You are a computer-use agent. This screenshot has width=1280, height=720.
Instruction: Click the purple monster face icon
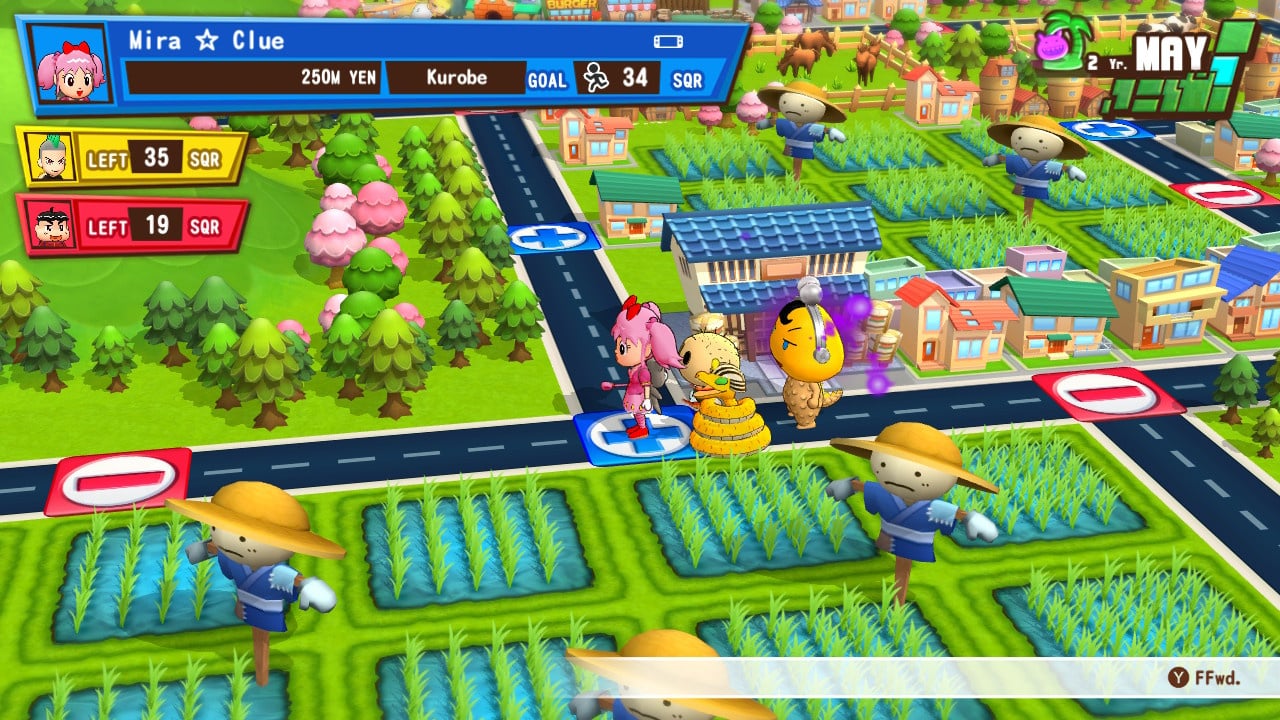pos(1051,47)
